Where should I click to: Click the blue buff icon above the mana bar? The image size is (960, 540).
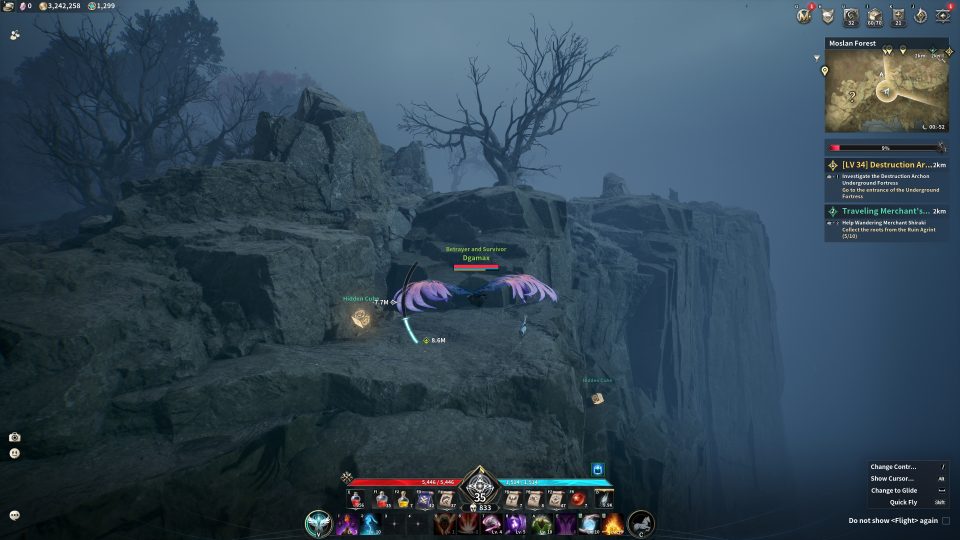(x=598, y=468)
